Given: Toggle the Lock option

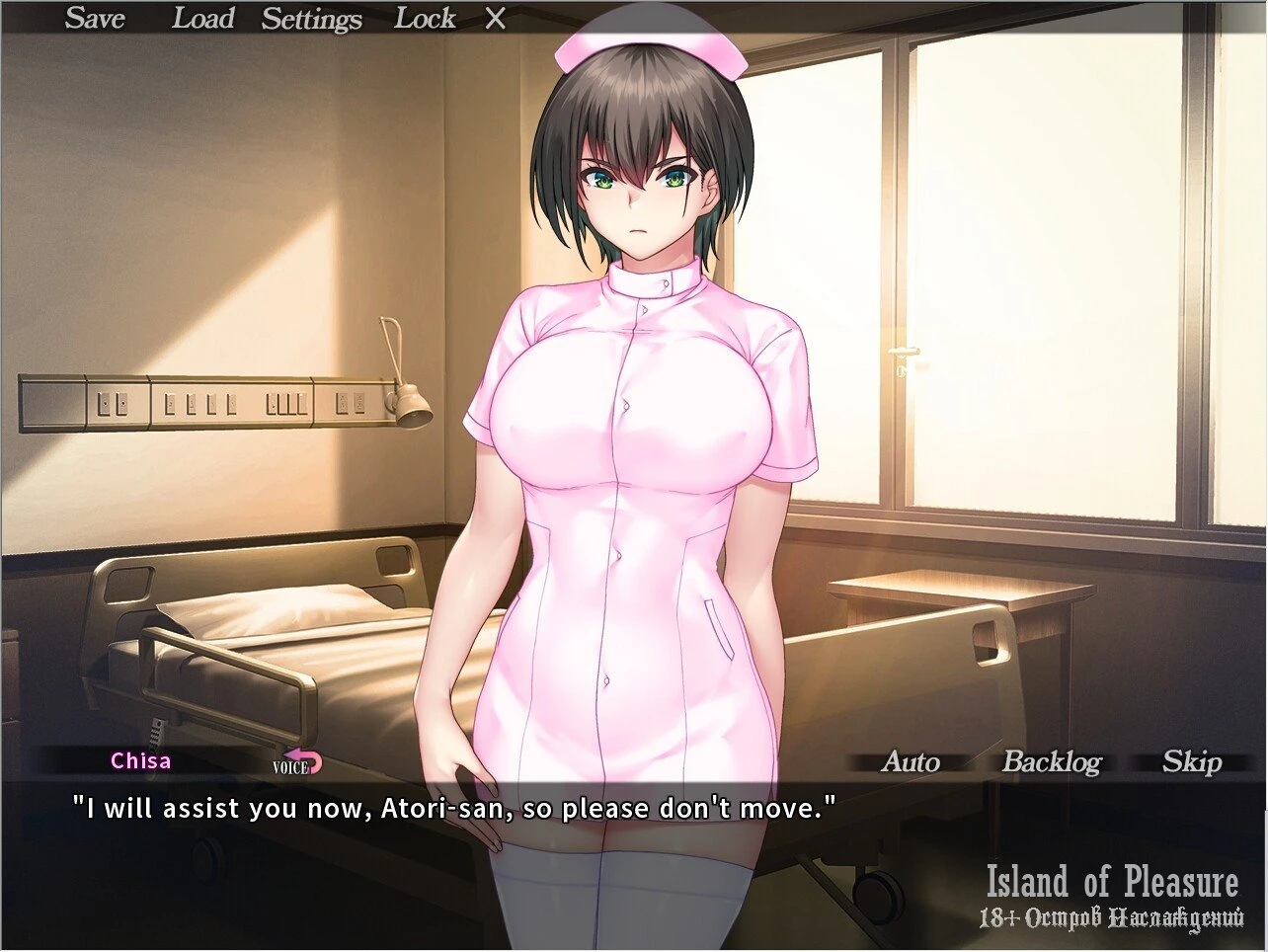Looking at the screenshot, I should 425,19.
